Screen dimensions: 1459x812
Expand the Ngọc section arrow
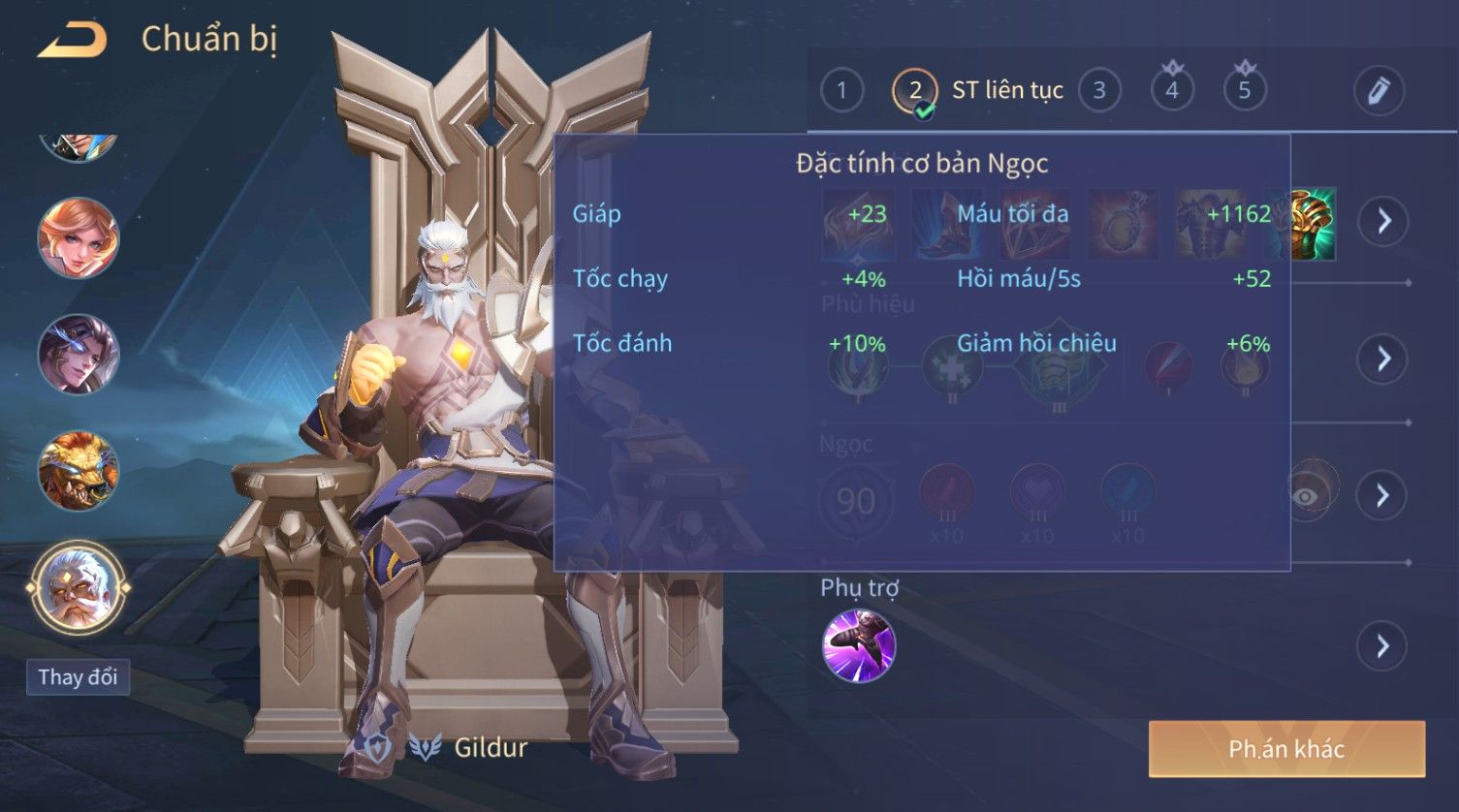click(1383, 496)
